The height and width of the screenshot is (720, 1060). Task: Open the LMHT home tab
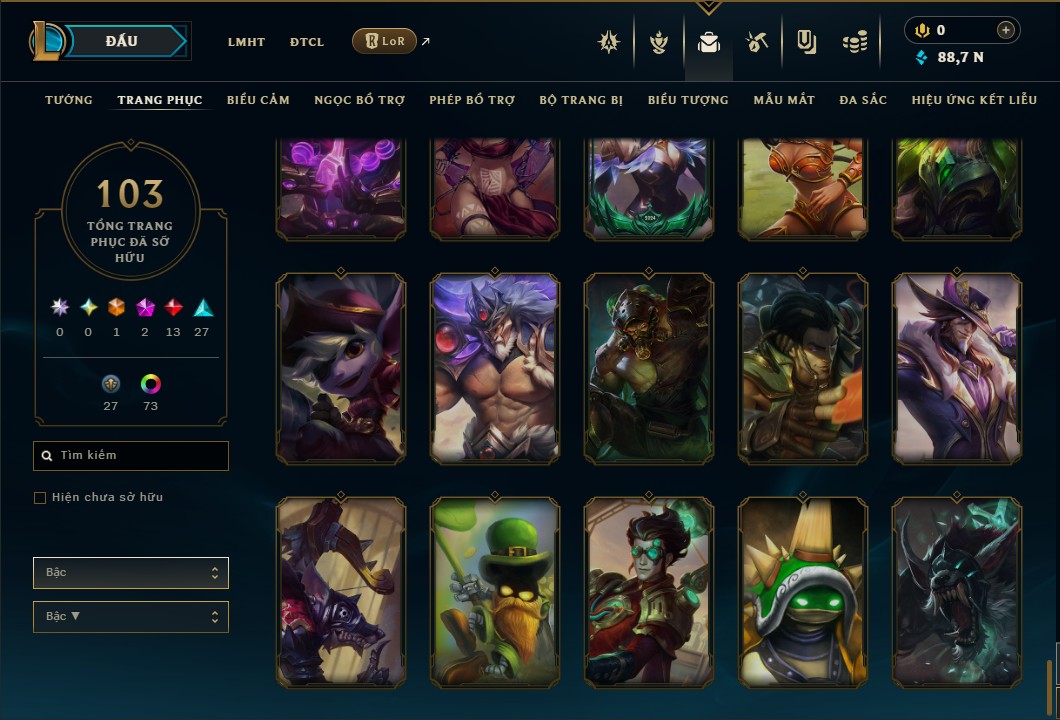click(246, 42)
